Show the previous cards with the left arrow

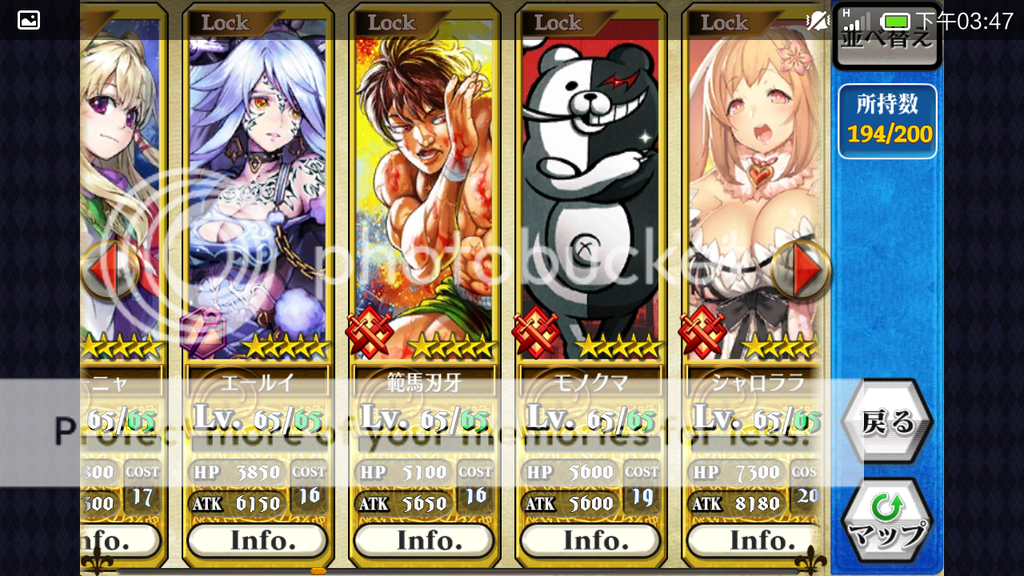point(108,271)
